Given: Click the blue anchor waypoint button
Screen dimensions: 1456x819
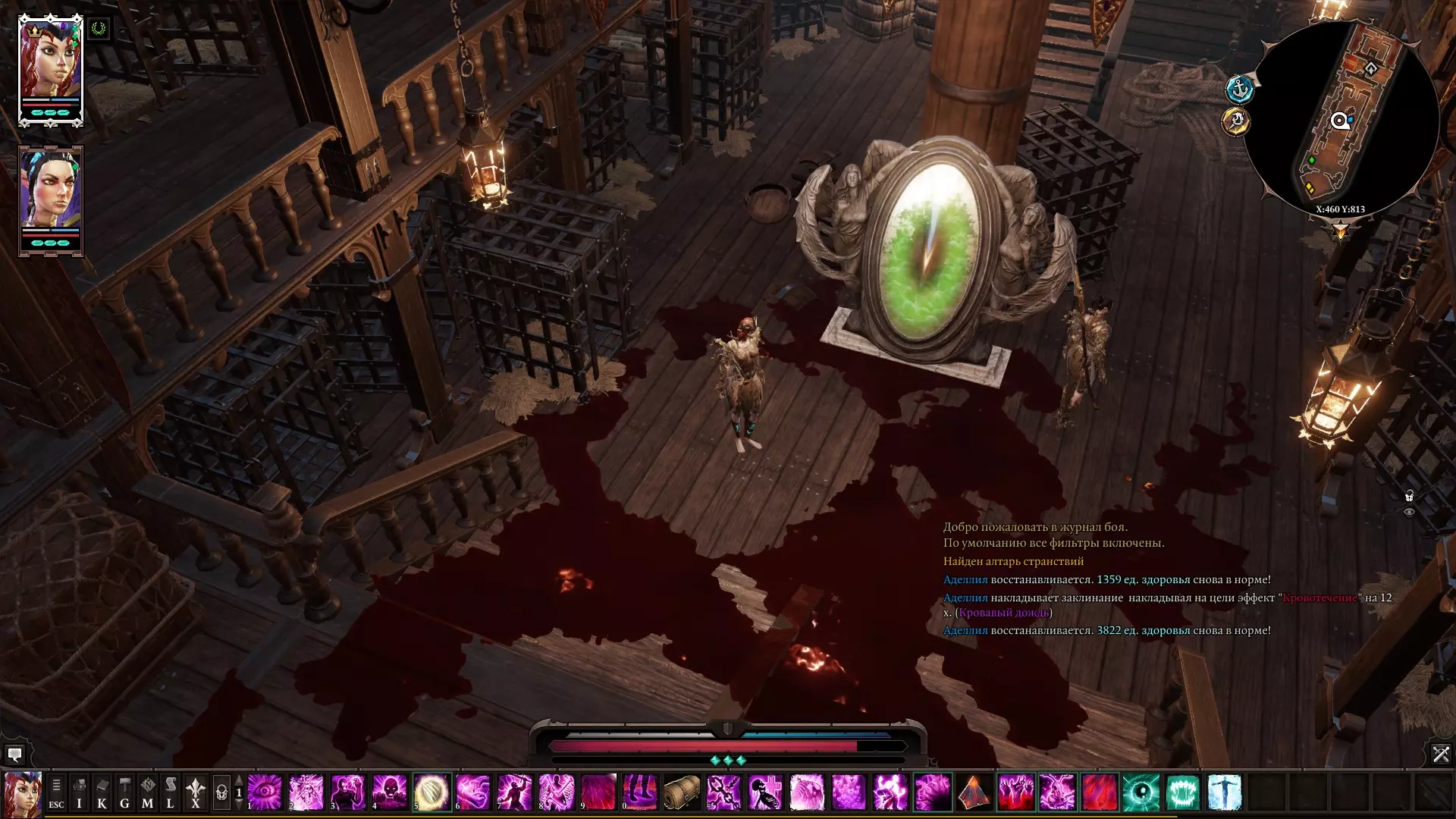Looking at the screenshot, I should coord(1240,89).
